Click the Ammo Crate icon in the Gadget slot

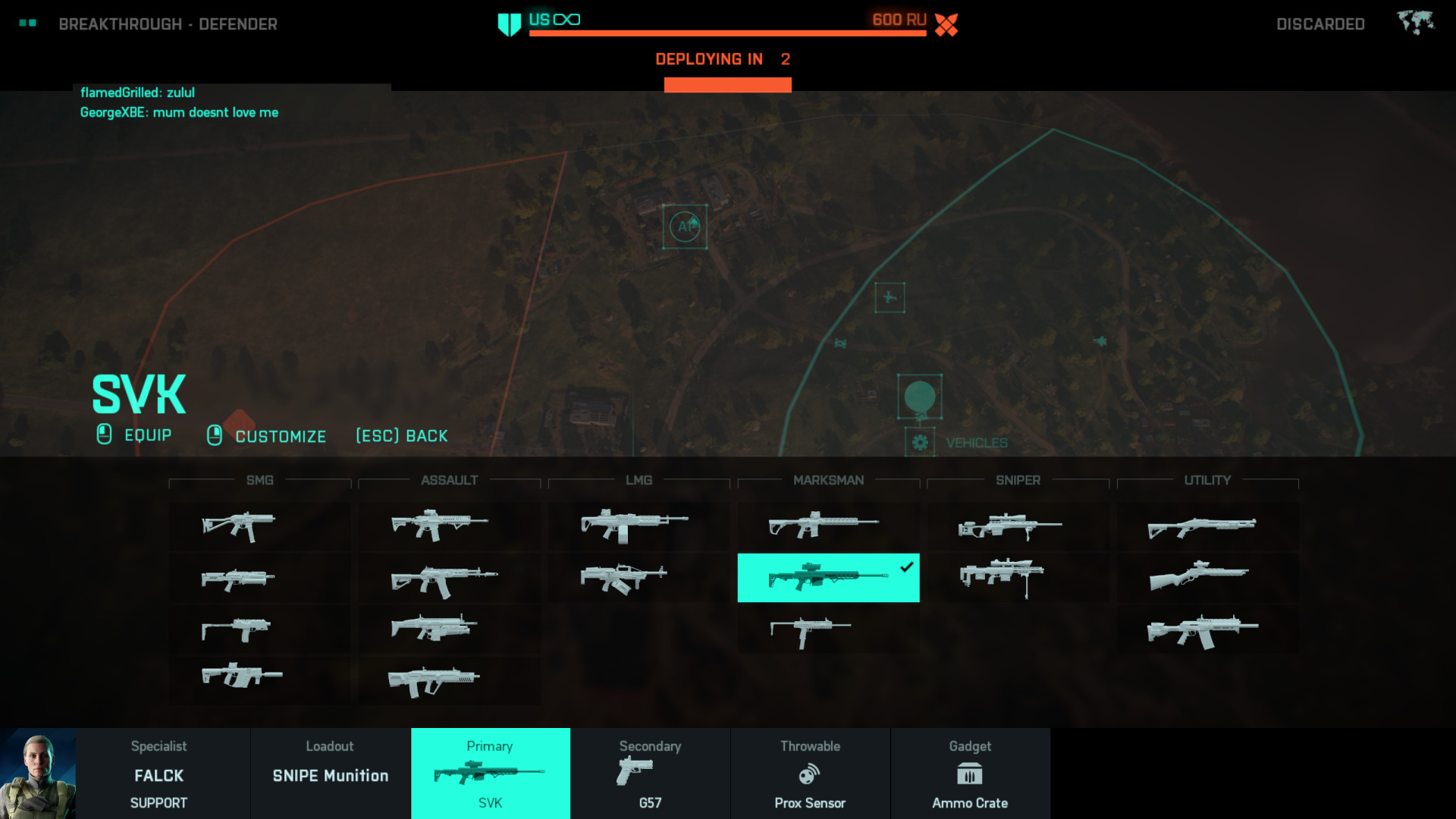click(x=971, y=775)
